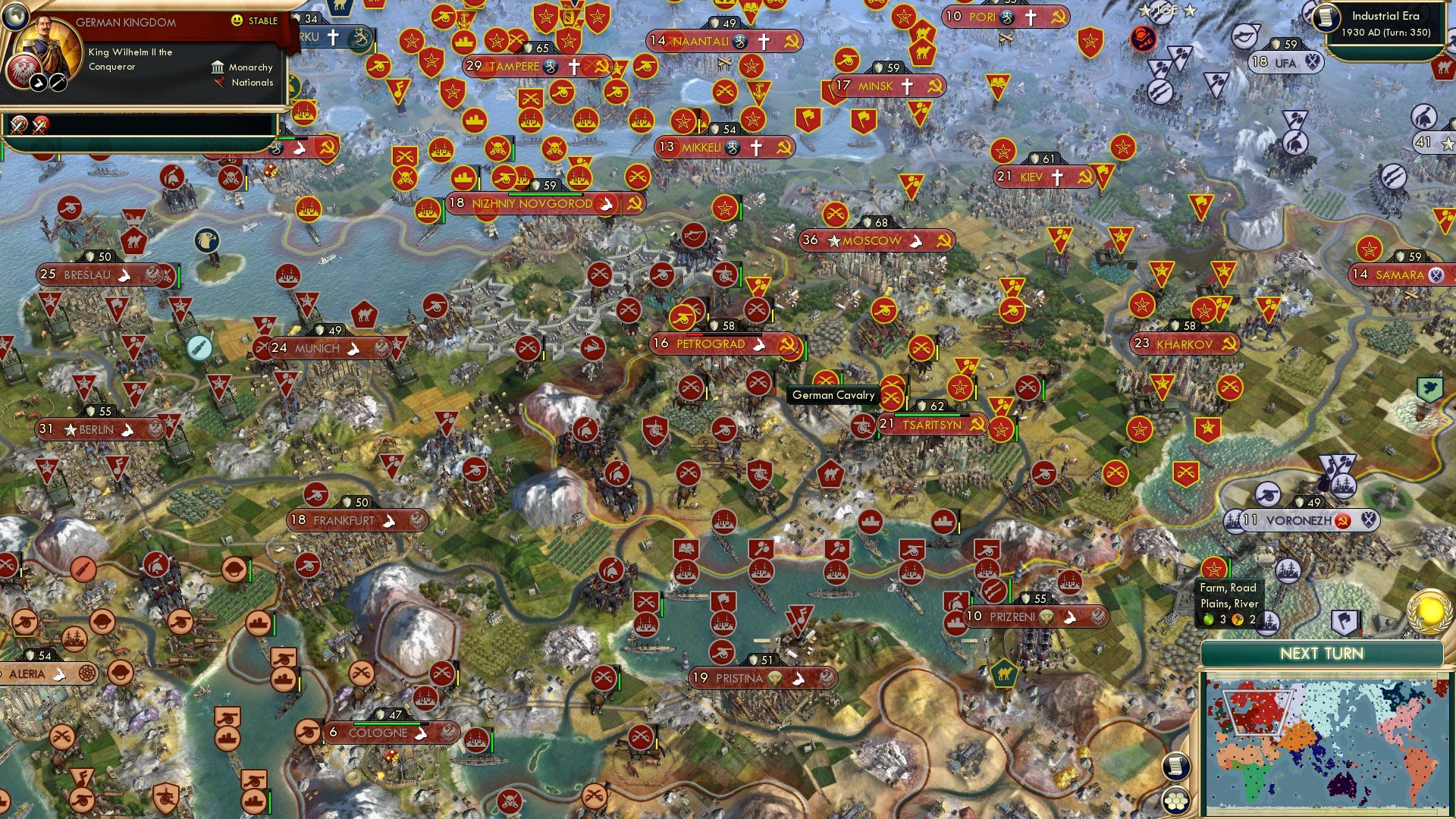The width and height of the screenshot is (1456, 819).
Task: Click the Nationals policy pin icon
Action: click(x=220, y=83)
